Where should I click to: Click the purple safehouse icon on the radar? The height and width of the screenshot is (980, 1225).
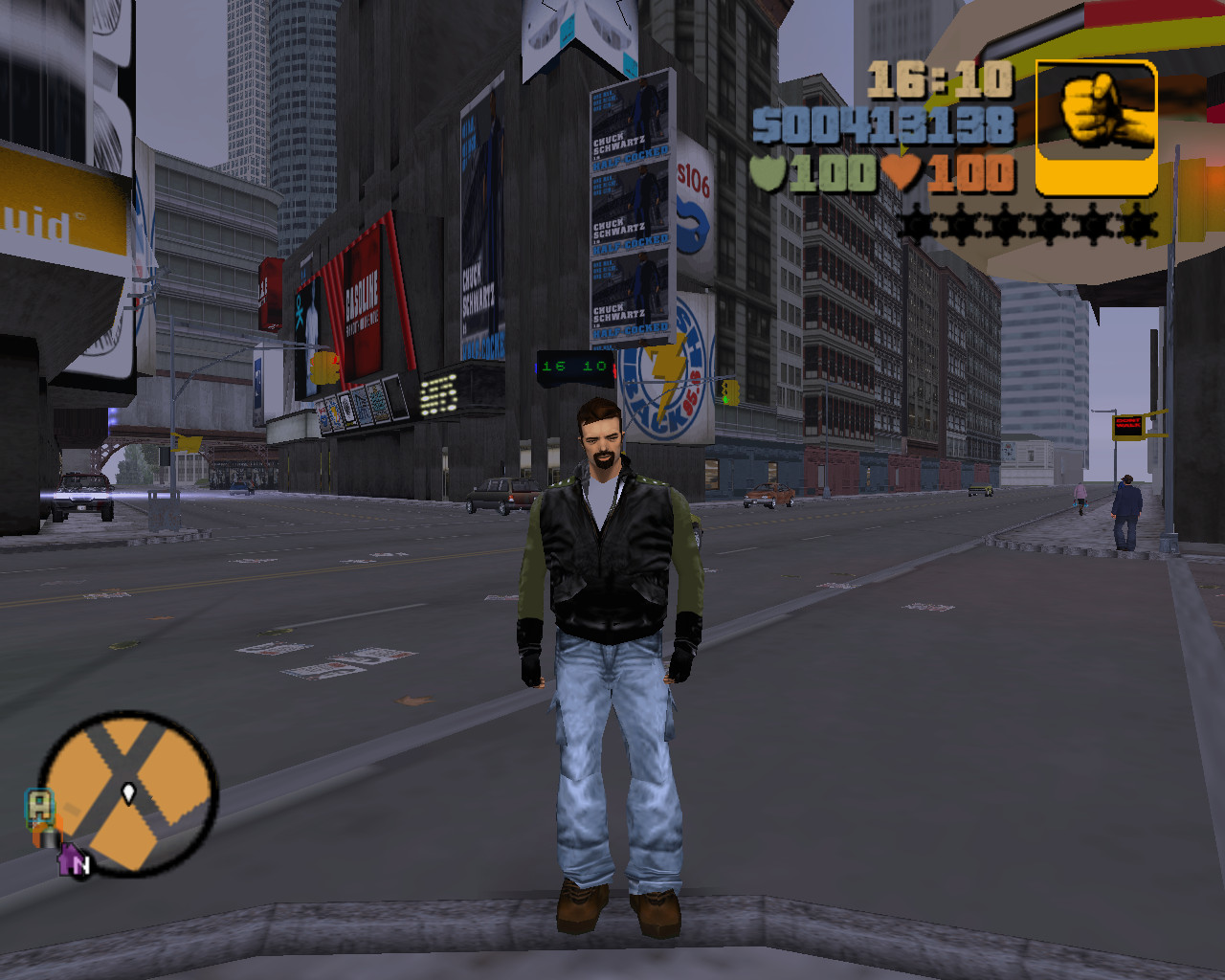(71, 860)
